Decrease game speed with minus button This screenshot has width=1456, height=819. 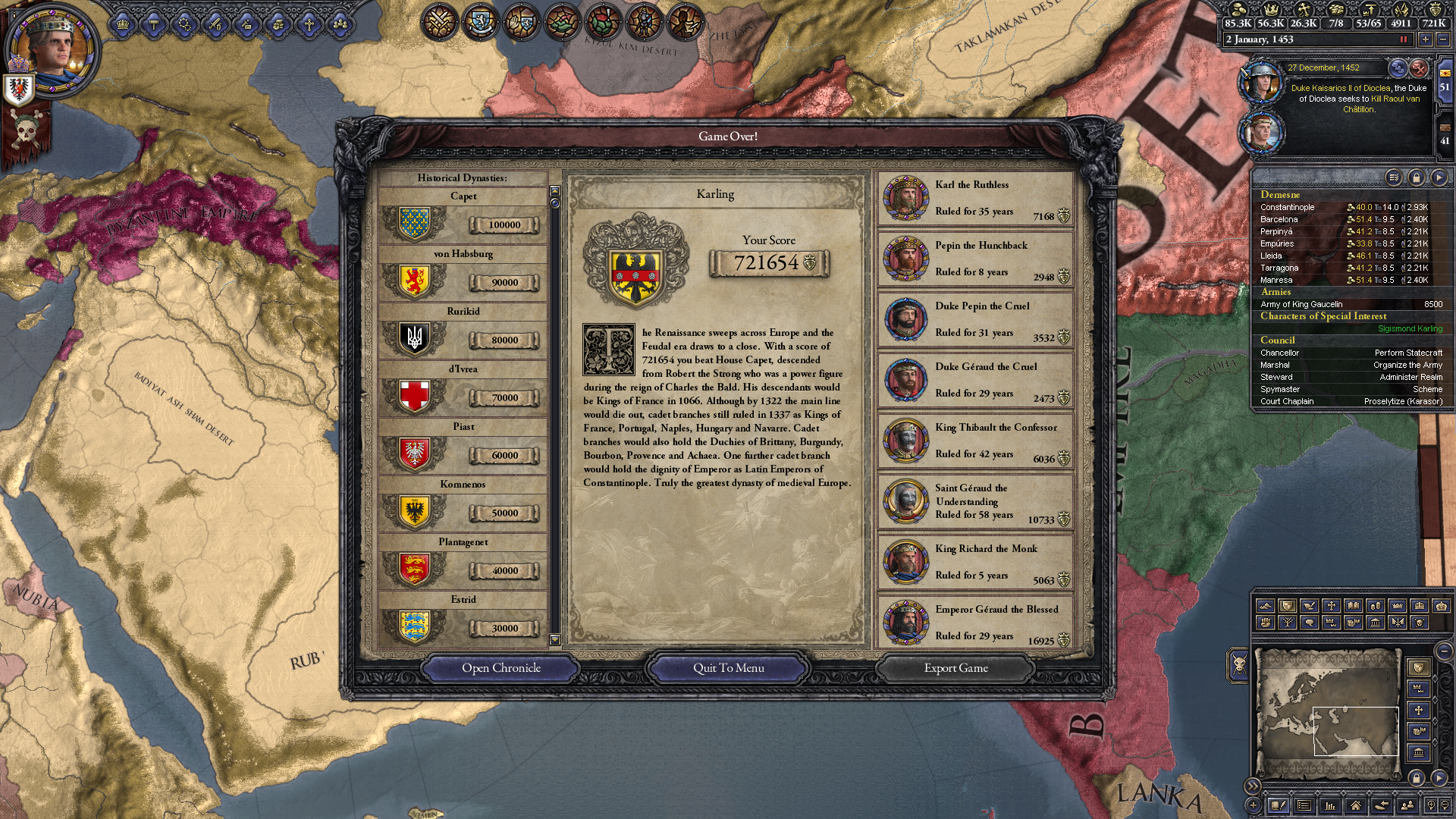point(1443,39)
